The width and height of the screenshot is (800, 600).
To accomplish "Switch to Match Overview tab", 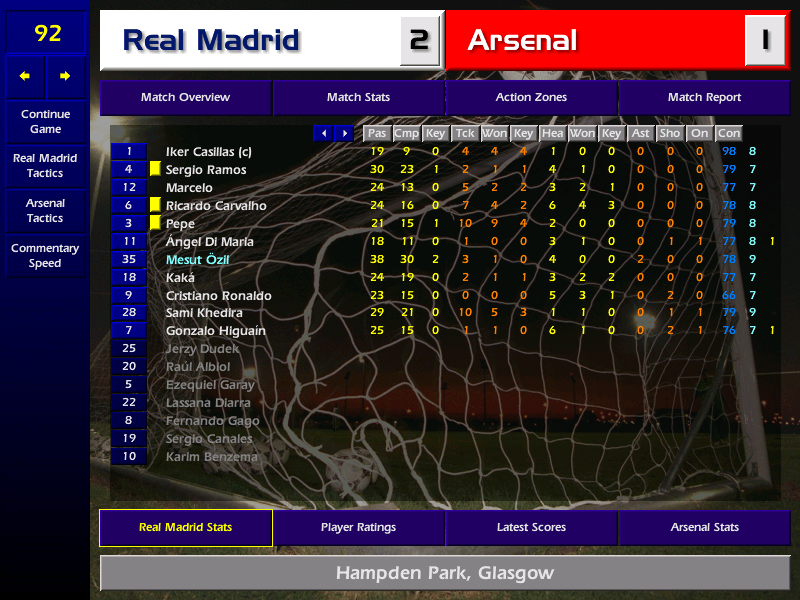I will tap(185, 97).
